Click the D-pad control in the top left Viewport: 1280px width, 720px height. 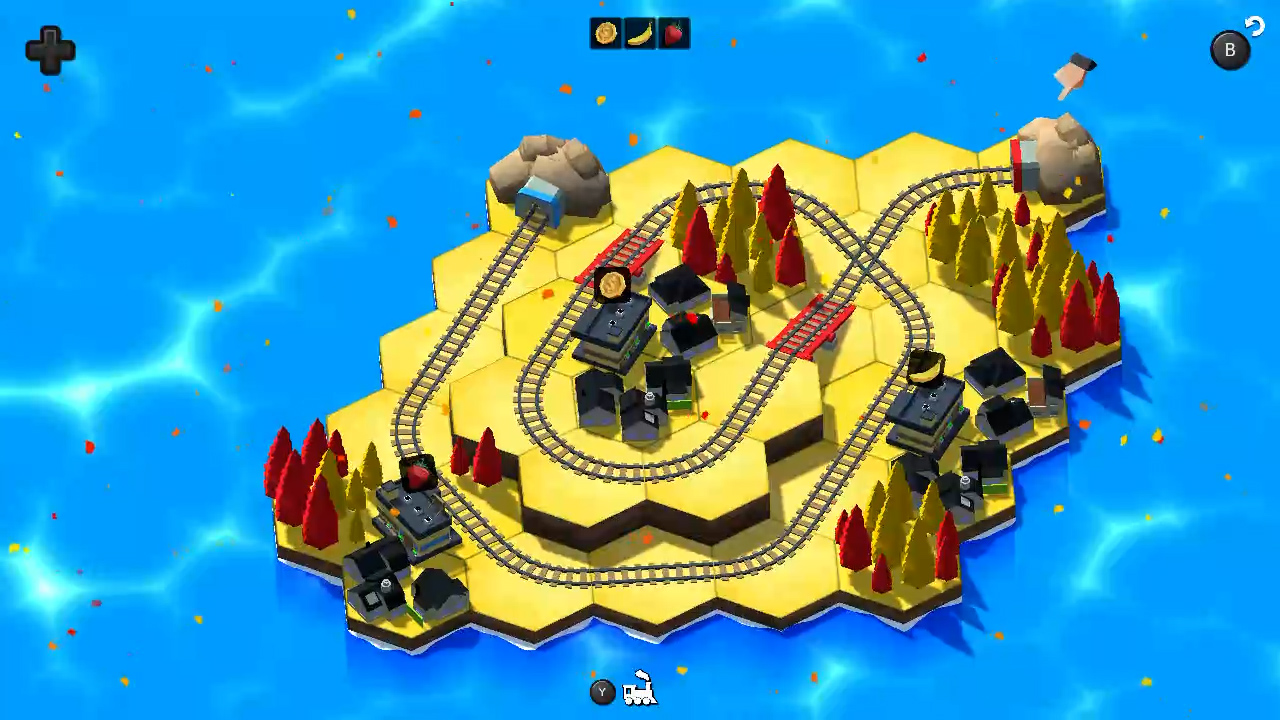50,50
